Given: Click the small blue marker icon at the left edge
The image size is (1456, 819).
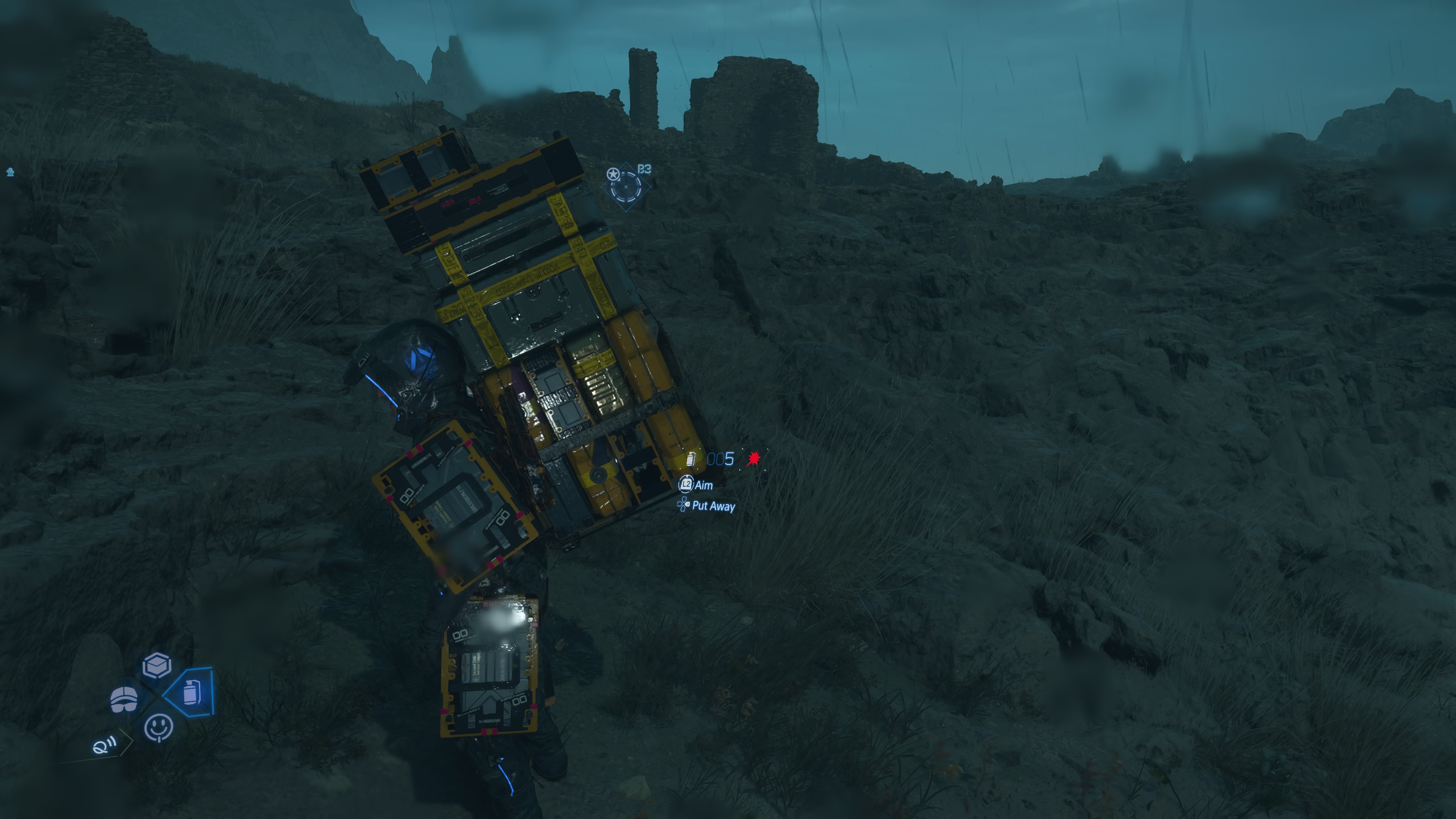Looking at the screenshot, I should click(x=10, y=172).
